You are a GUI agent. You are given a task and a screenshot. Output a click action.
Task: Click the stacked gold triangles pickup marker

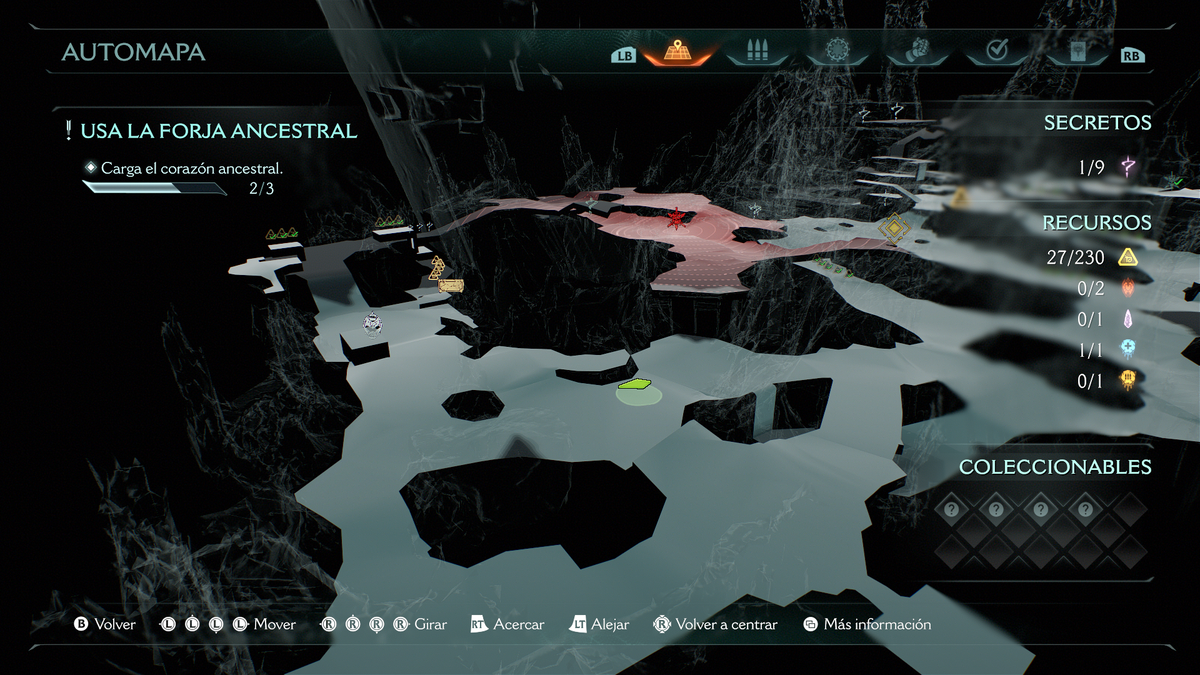[437, 267]
